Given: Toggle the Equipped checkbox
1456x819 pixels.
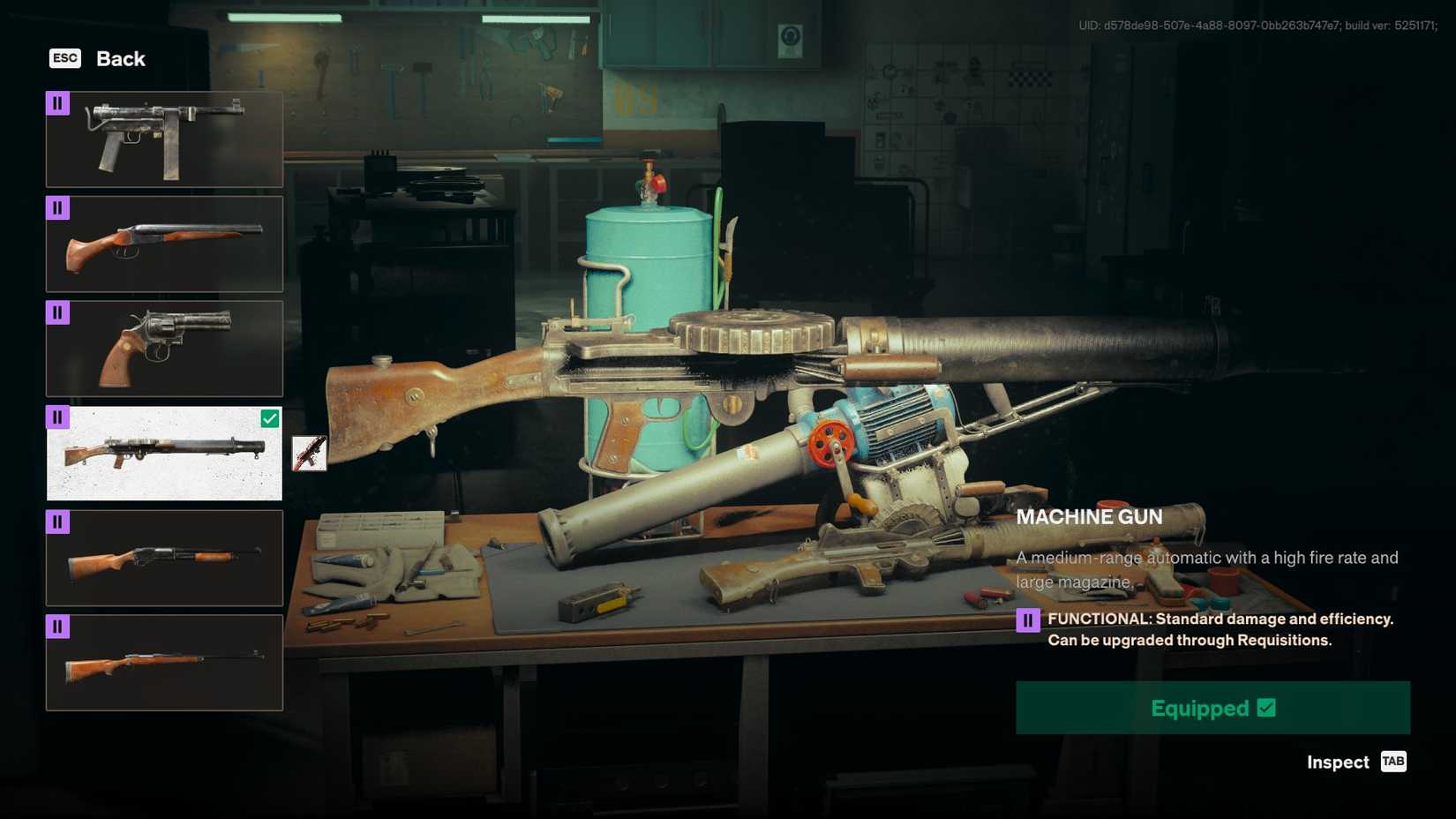Looking at the screenshot, I should click(1212, 707).
